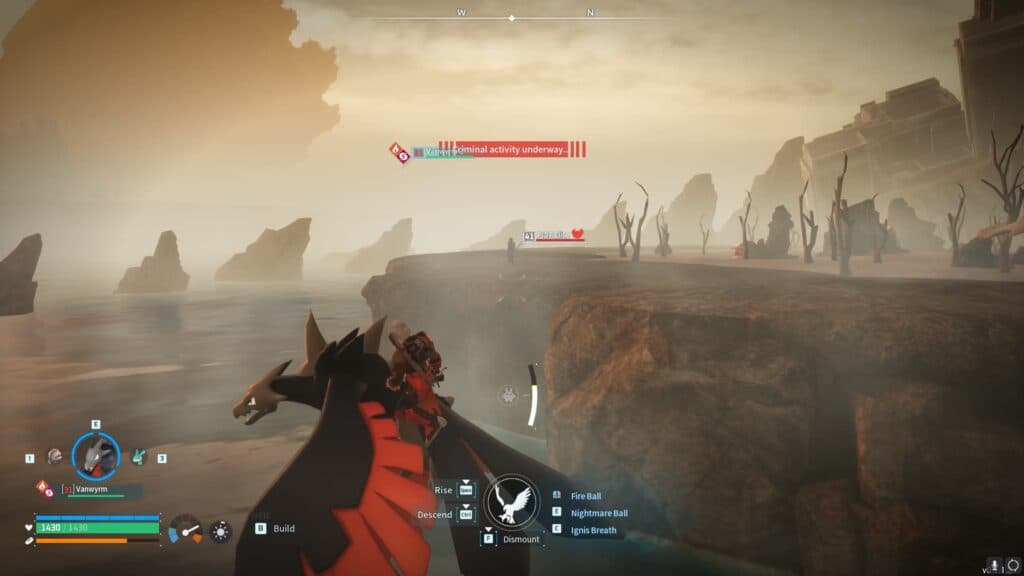Select the Vanwyrm pal portrait
1024x576 pixels.
pos(96,456)
